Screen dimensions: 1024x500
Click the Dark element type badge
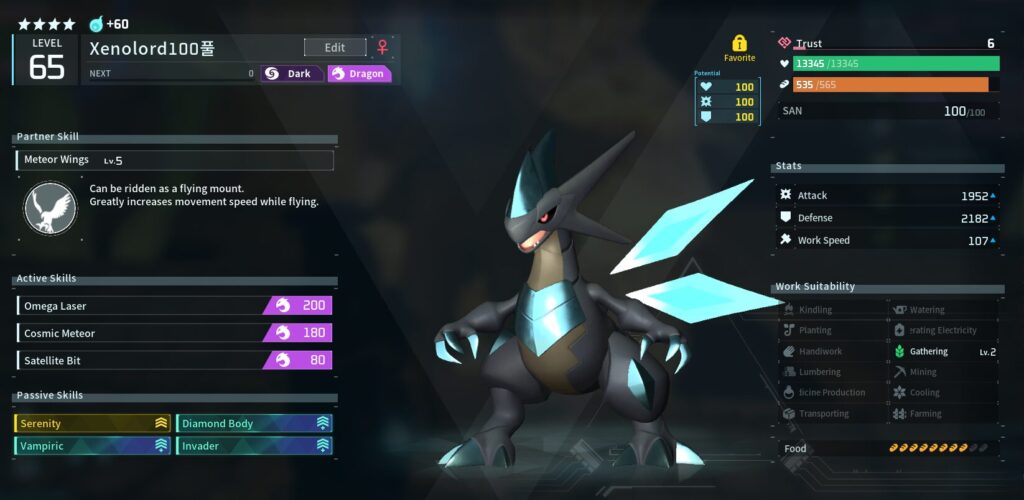(292, 73)
